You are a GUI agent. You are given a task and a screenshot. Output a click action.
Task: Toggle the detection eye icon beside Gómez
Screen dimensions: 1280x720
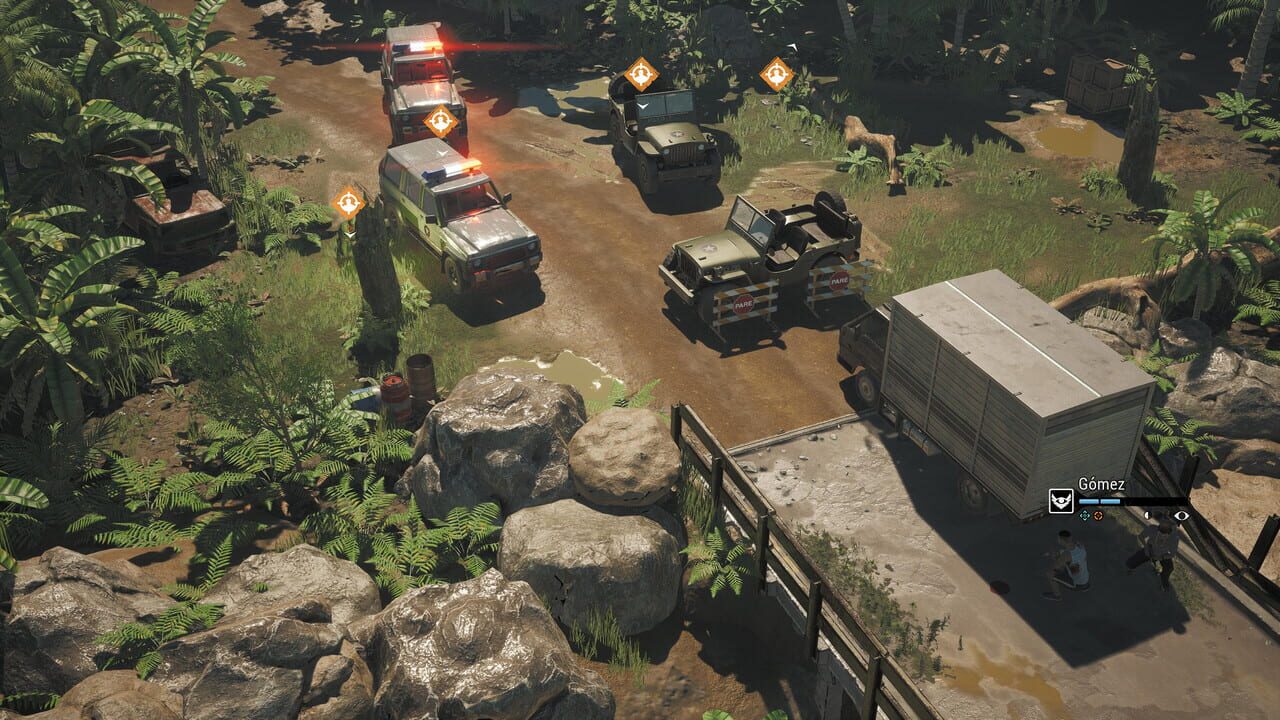point(1180,516)
